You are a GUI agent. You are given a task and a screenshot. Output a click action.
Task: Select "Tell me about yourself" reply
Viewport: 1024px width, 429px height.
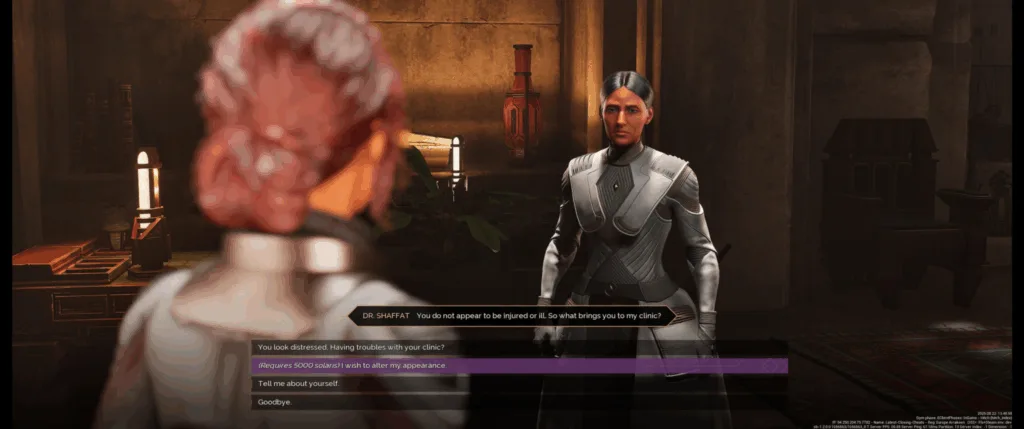pos(299,384)
